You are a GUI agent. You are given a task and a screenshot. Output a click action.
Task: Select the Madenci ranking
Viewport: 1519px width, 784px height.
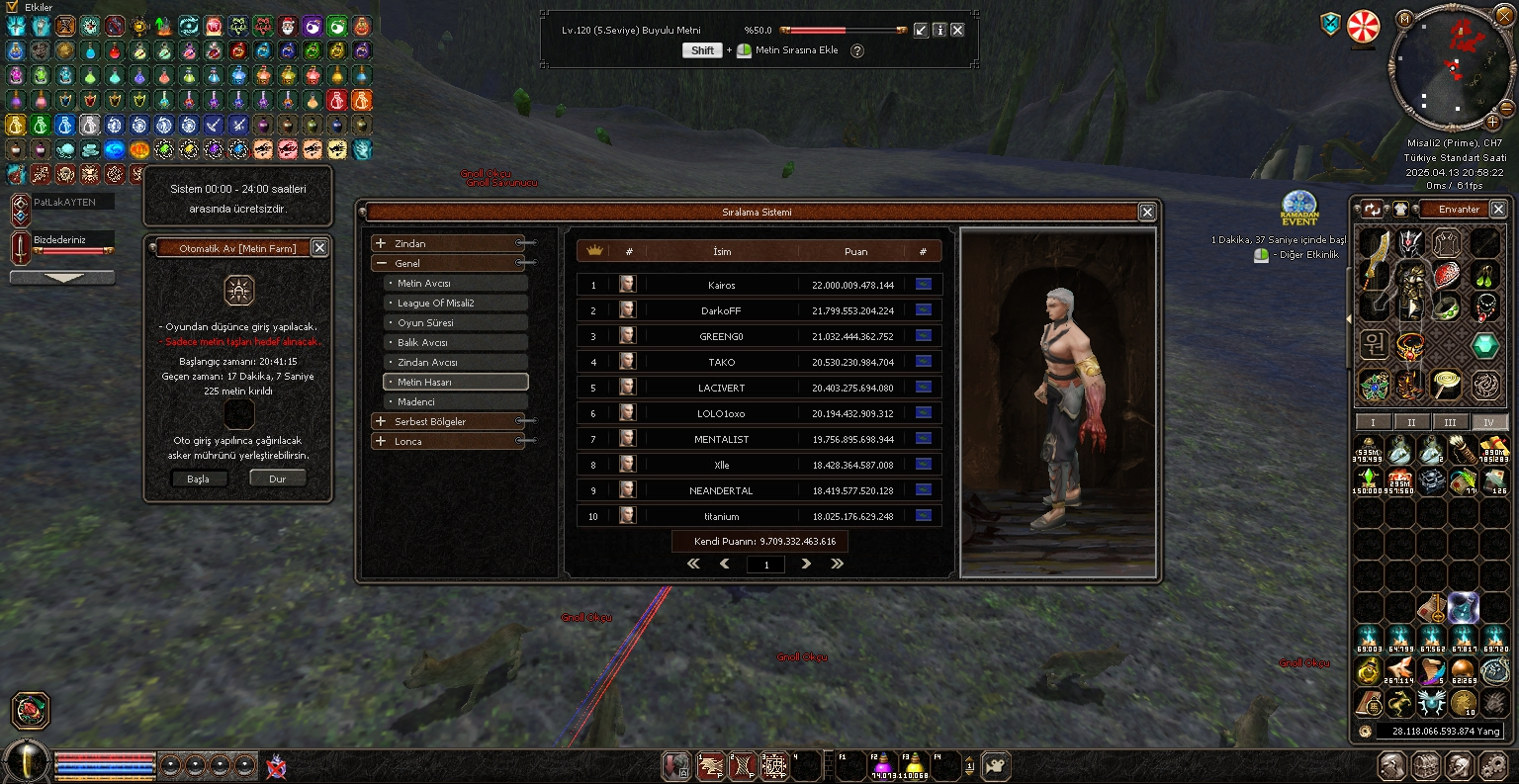click(456, 402)
